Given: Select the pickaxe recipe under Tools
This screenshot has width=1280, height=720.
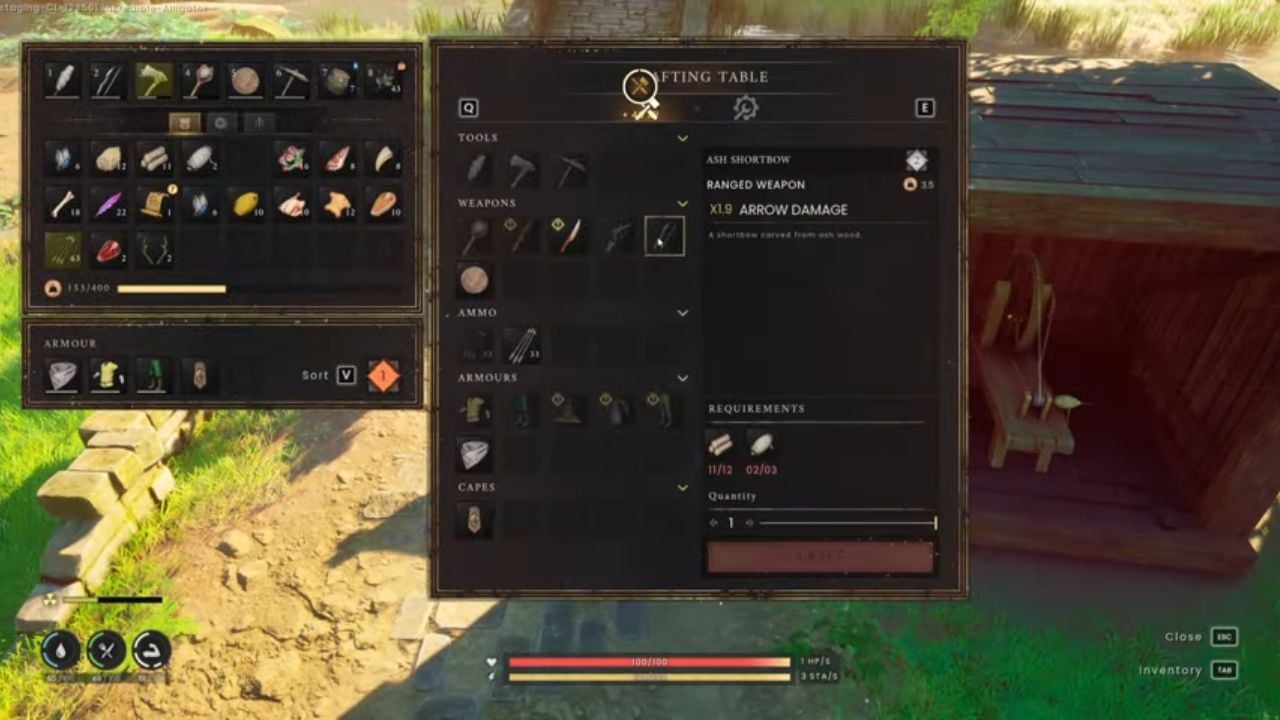Looking at the screenshot, I should (x=566, y=168).
